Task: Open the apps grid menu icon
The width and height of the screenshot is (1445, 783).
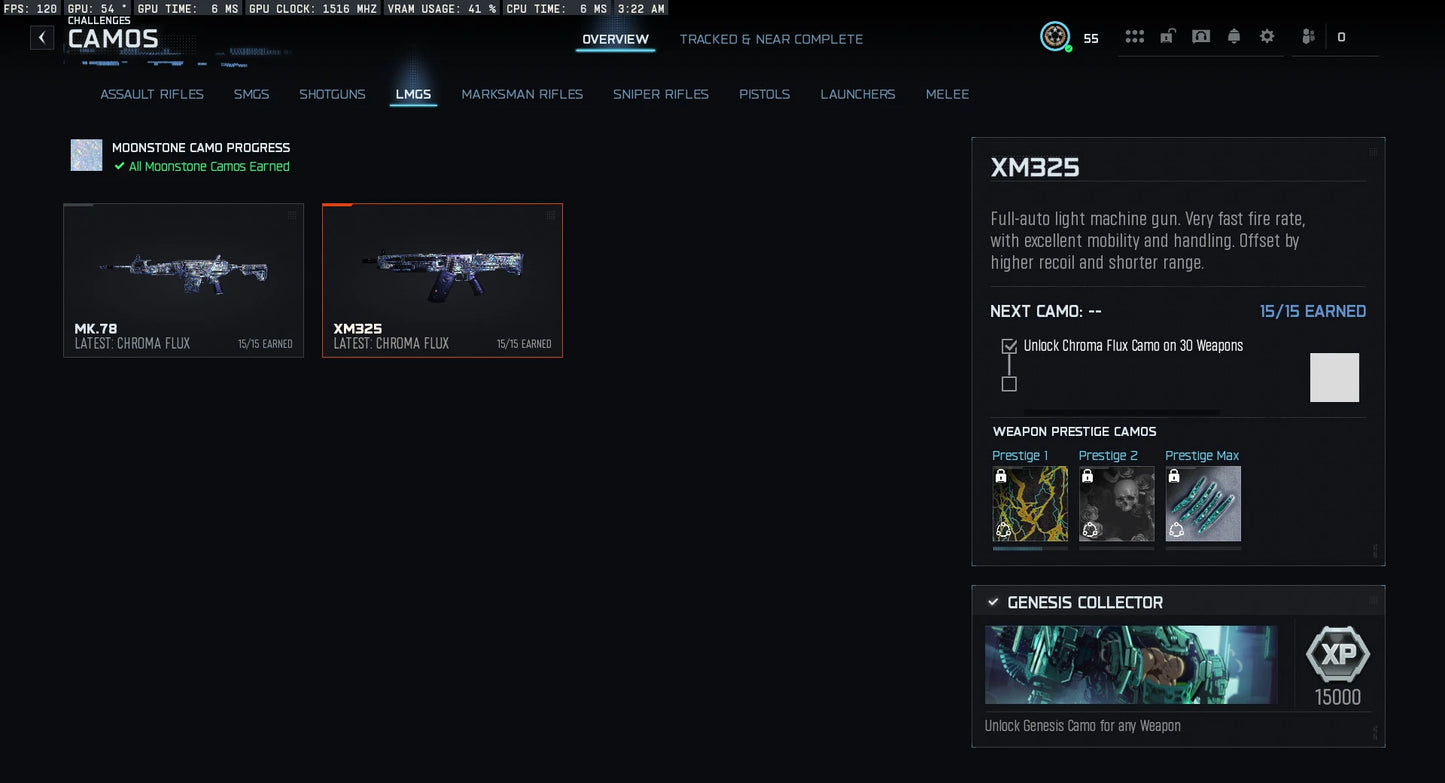Action: (1134, 35)
